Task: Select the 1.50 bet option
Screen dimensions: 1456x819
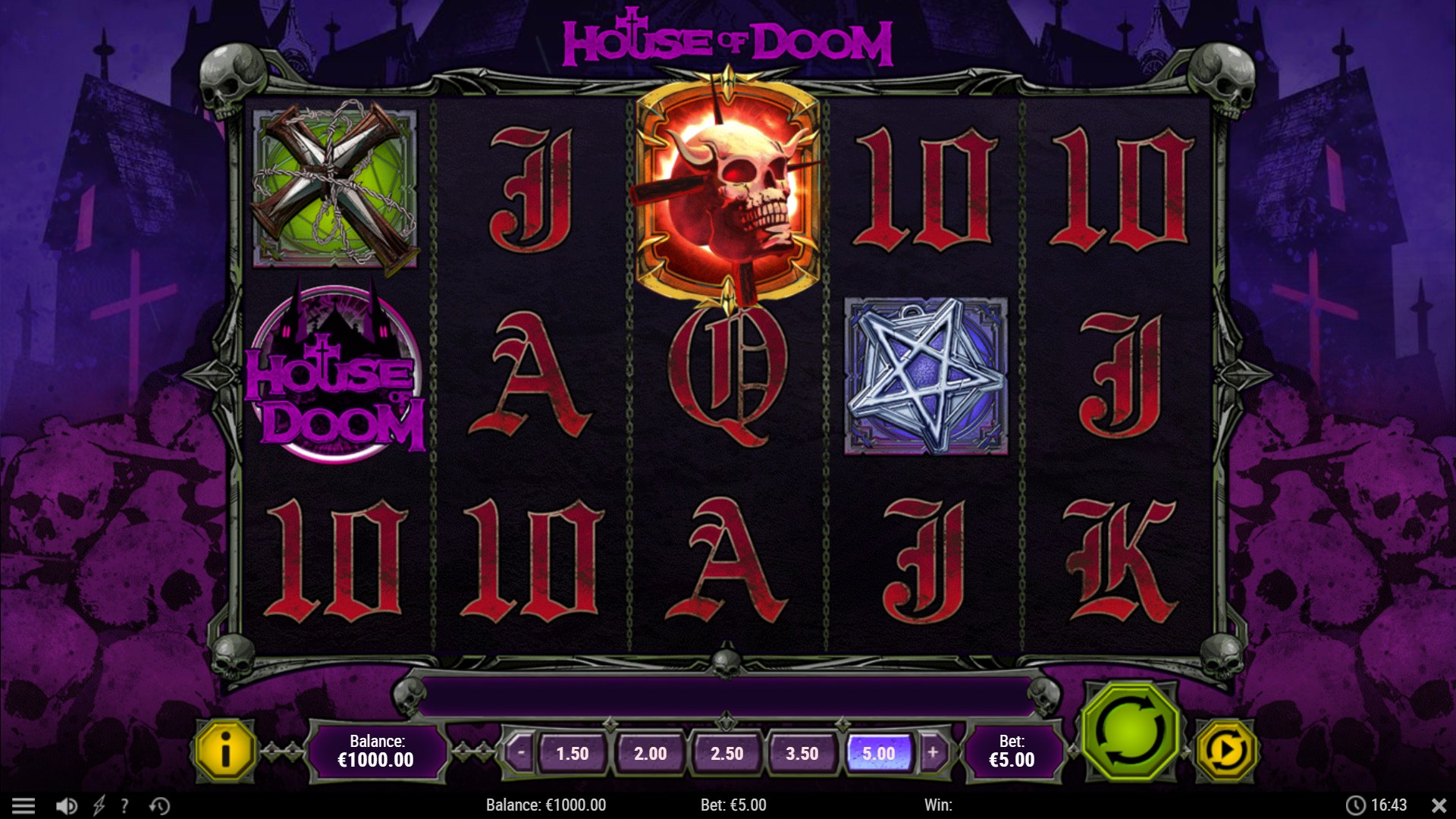Action: pos(573,753)
